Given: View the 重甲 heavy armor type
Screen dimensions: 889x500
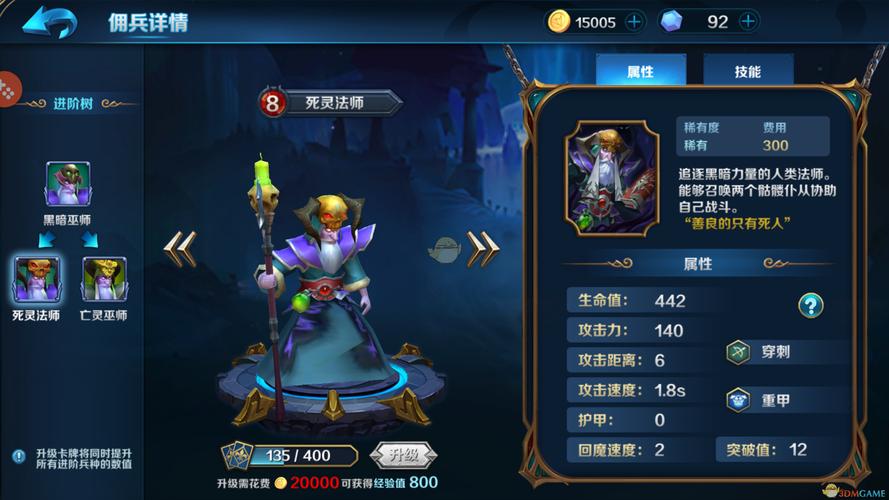Looking at the screenshot, I should (775, 400).
